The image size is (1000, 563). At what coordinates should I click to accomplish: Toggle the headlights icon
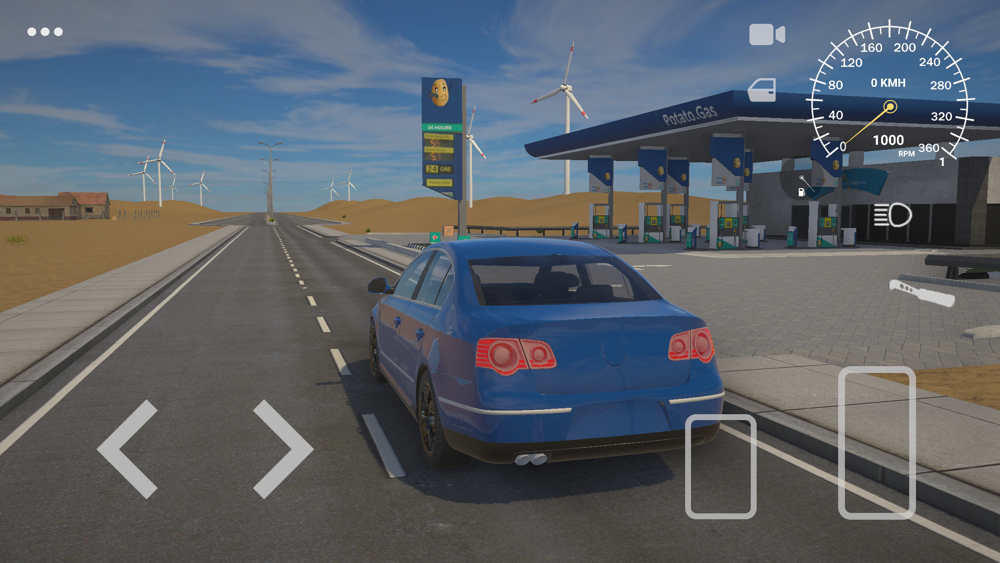point(892,214)
